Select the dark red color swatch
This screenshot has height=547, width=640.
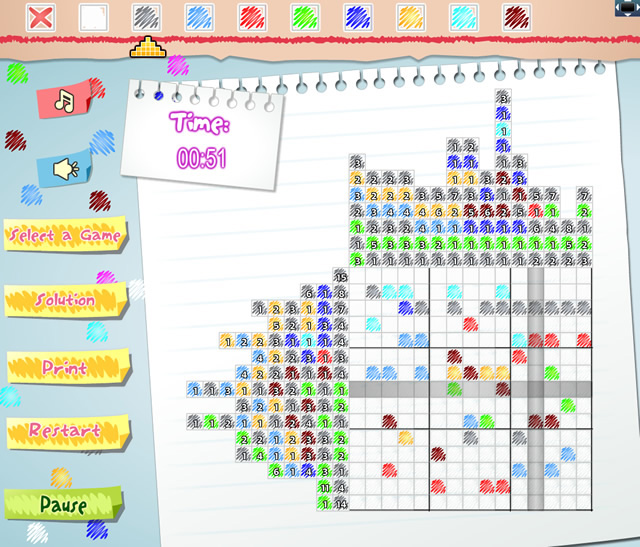click(x=517, y=17)
